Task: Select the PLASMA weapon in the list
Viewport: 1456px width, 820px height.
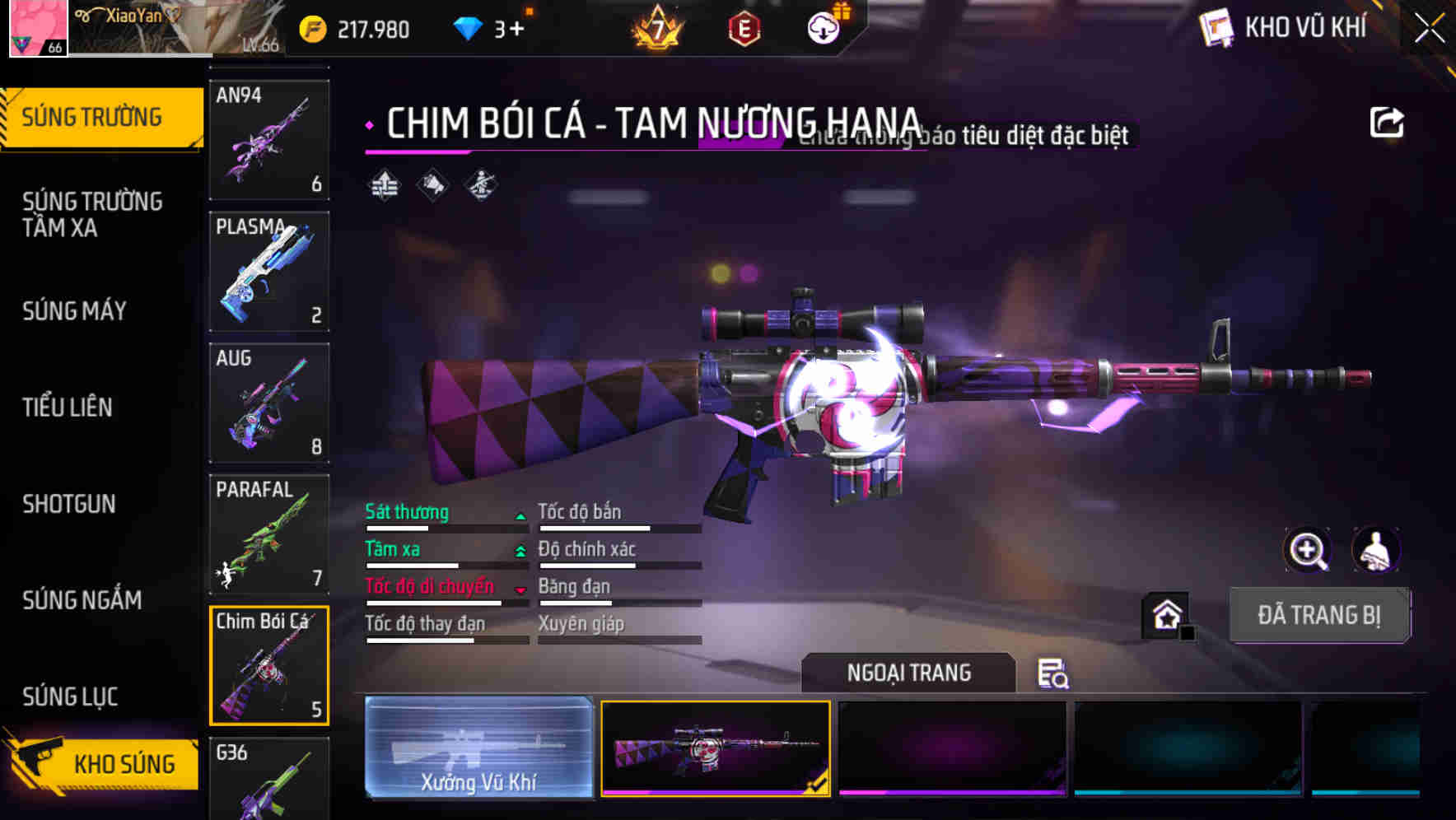Action: click(268, 272)
